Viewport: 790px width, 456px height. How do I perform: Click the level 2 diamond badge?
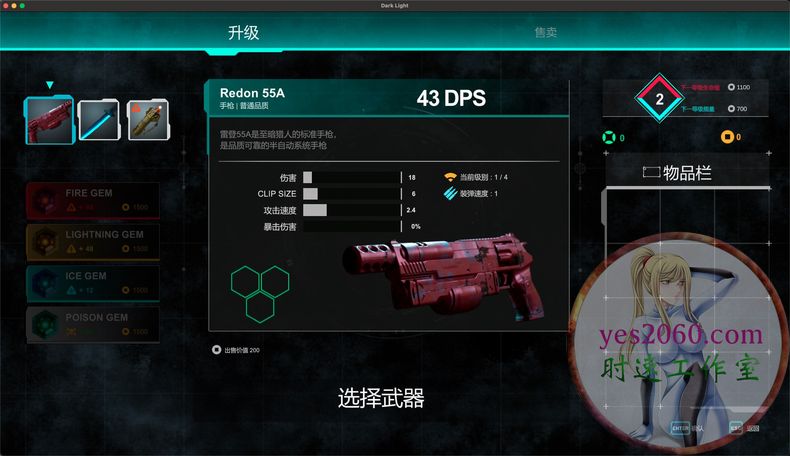[x=659, y=99]
